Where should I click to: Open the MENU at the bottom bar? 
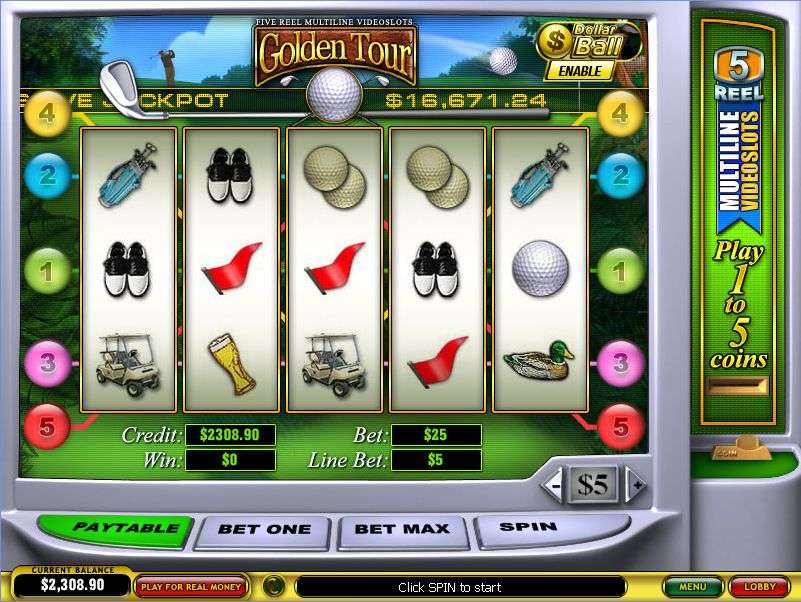pos(691,586)
